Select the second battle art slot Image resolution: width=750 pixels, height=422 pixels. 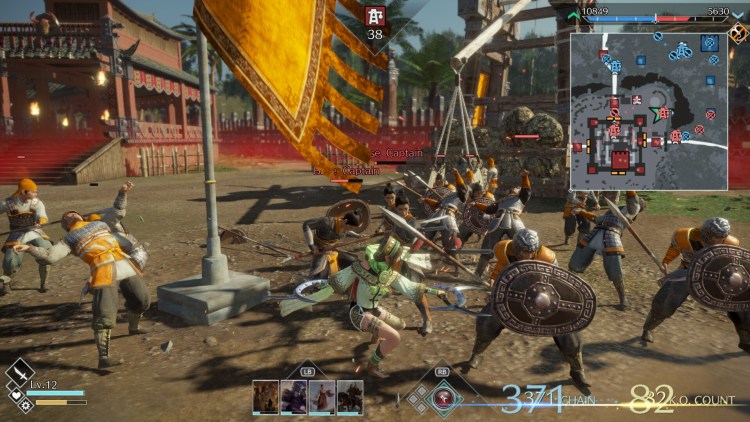click(294, 396)
